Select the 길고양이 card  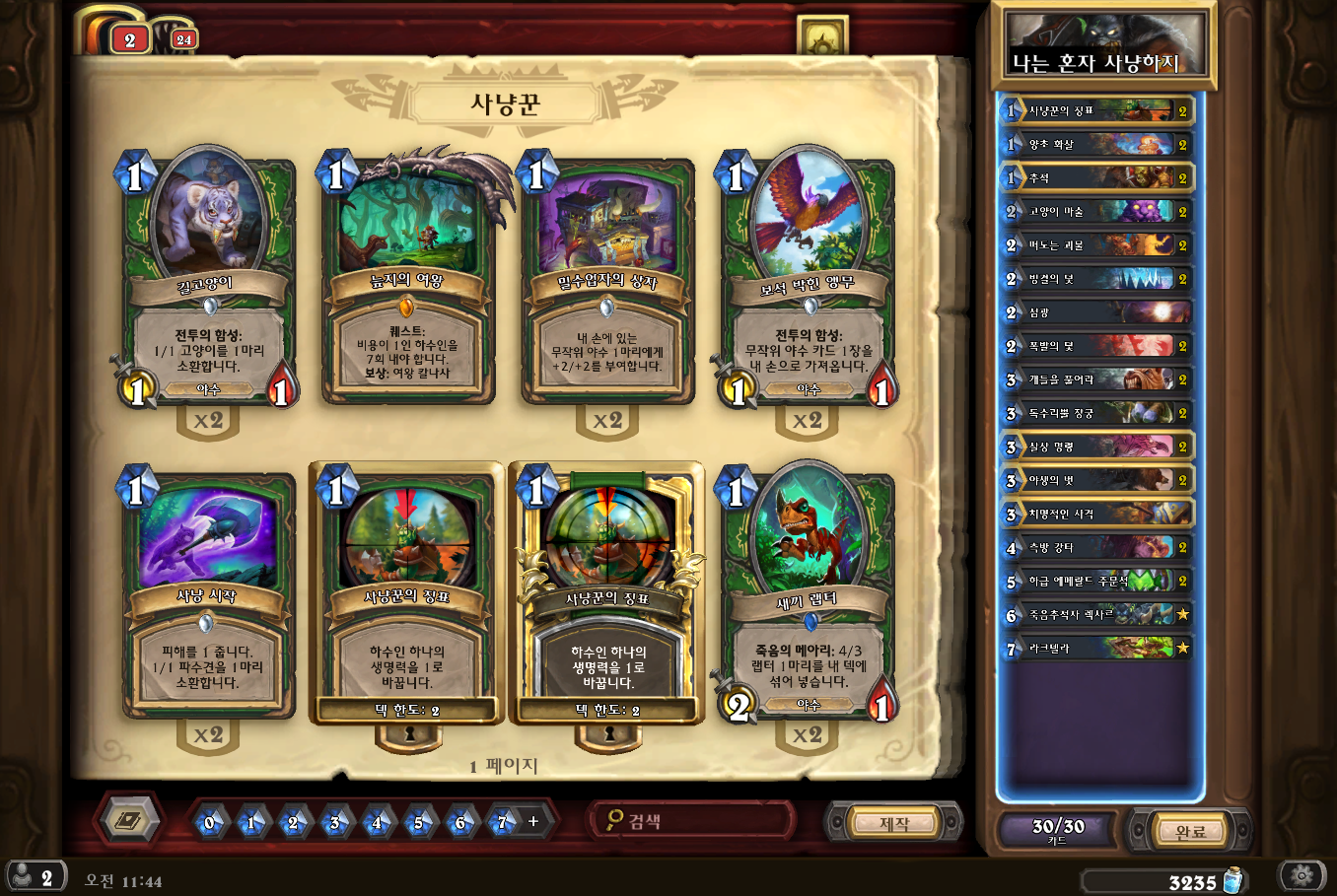coord(207,281)
